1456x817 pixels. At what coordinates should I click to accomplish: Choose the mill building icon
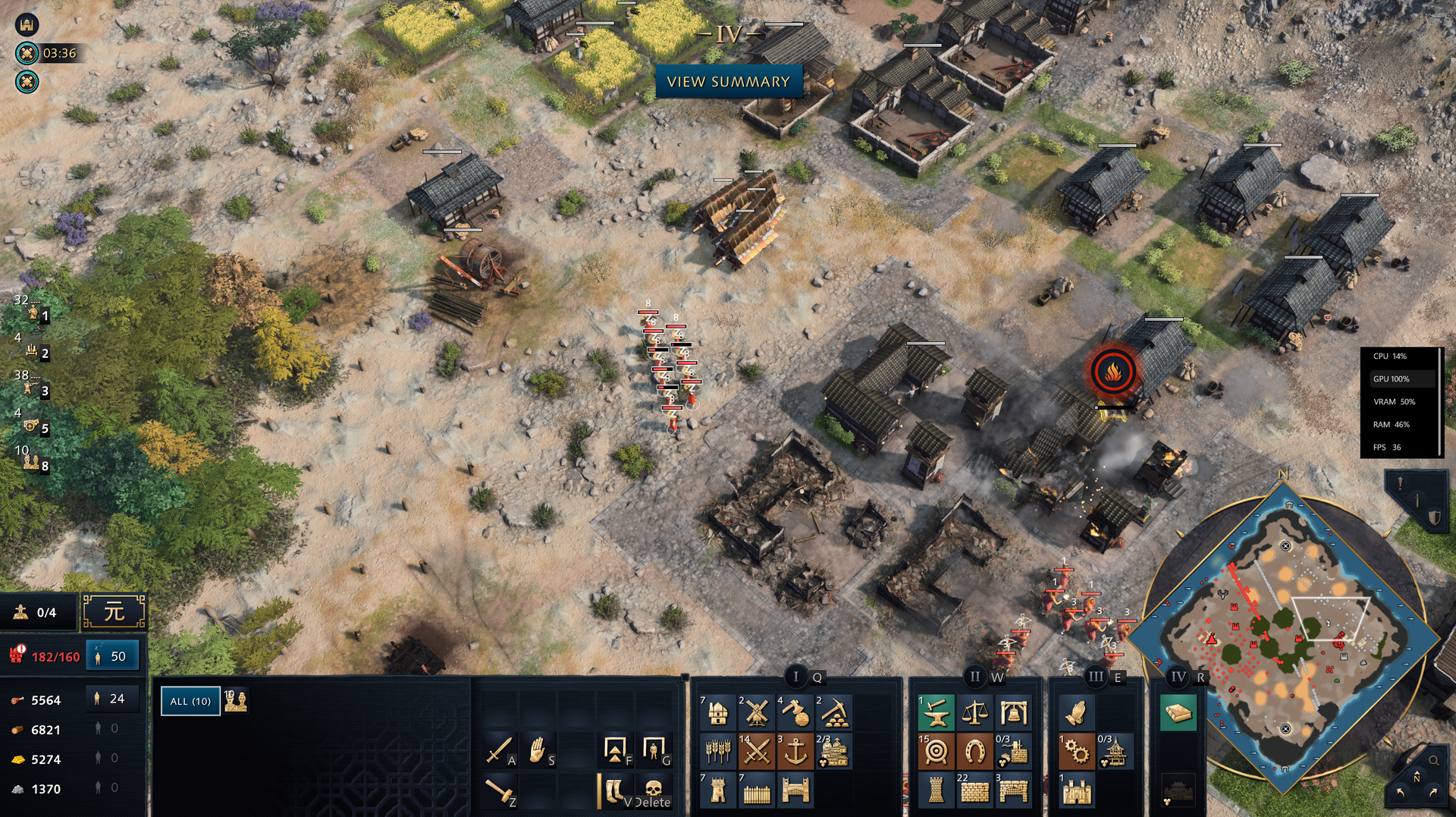[x=756, y=713]
